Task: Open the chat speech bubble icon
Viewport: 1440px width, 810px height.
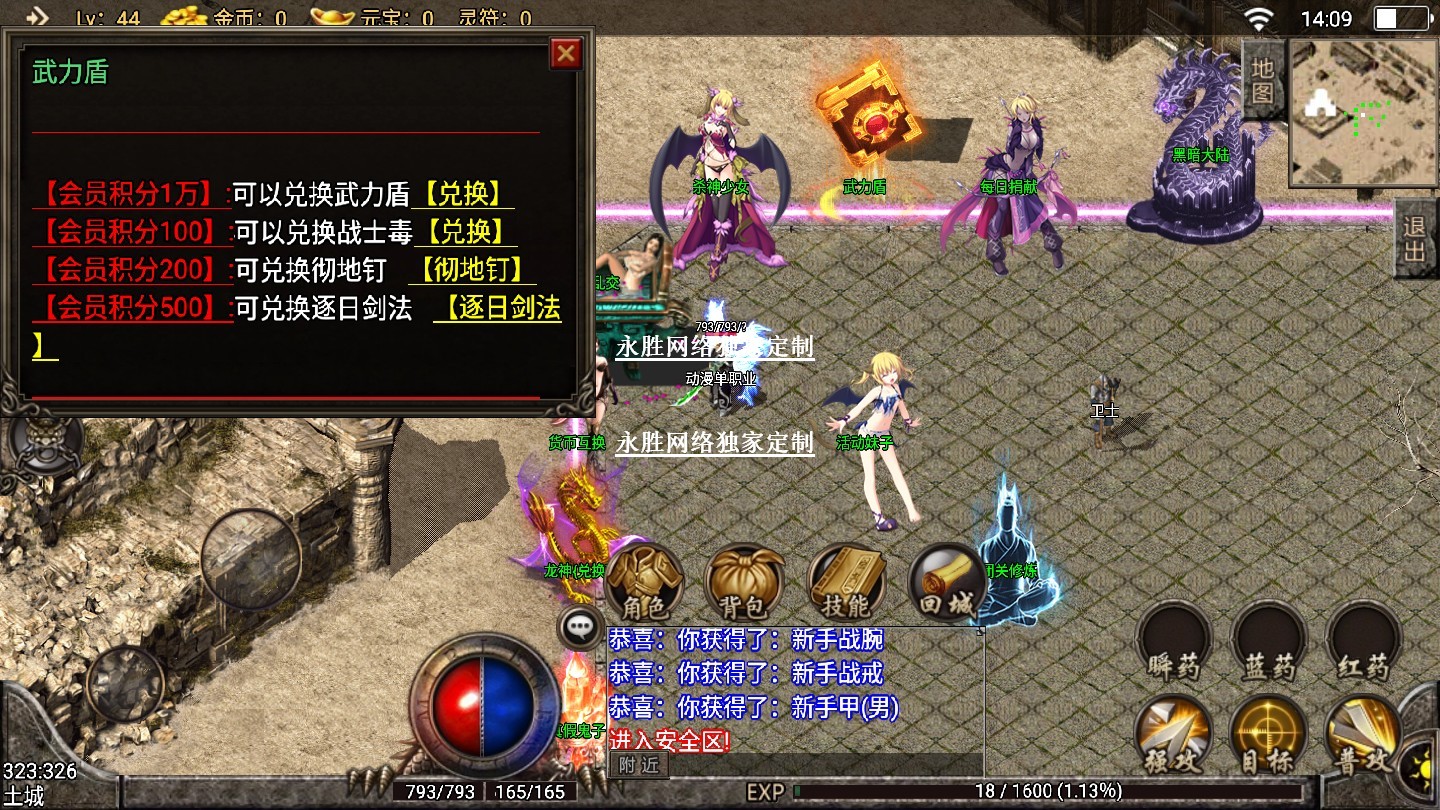Action: click(x=580, y=628)
